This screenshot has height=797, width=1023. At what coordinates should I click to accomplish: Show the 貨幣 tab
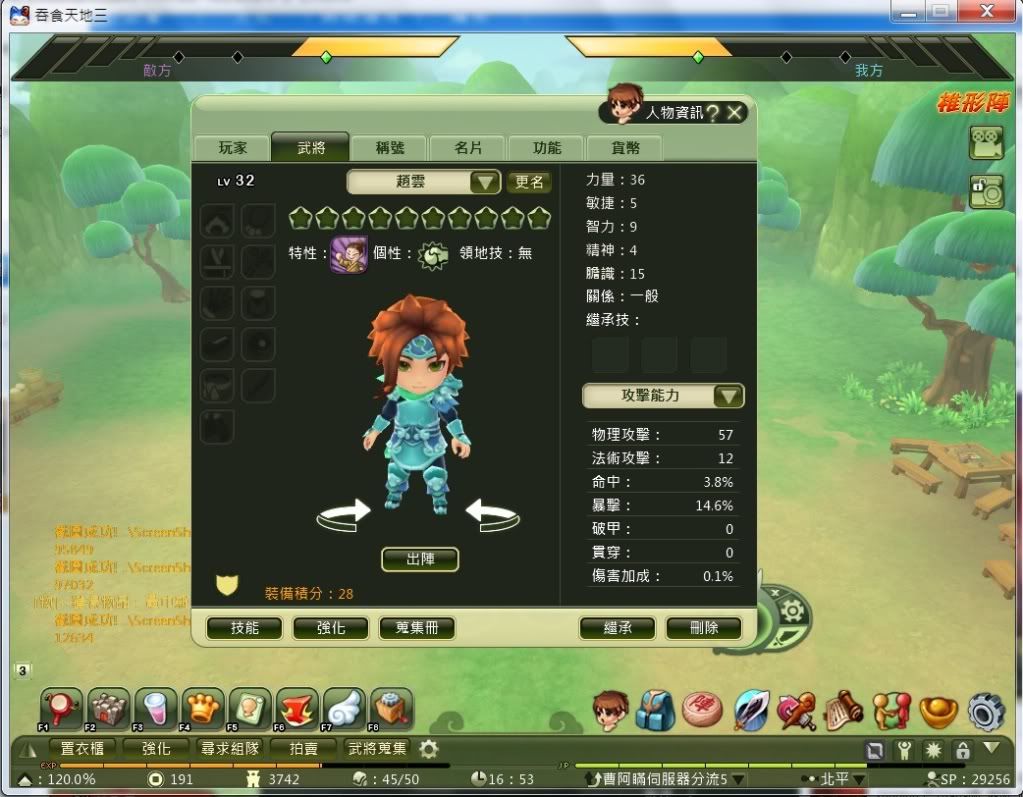(x=624, y=148)
